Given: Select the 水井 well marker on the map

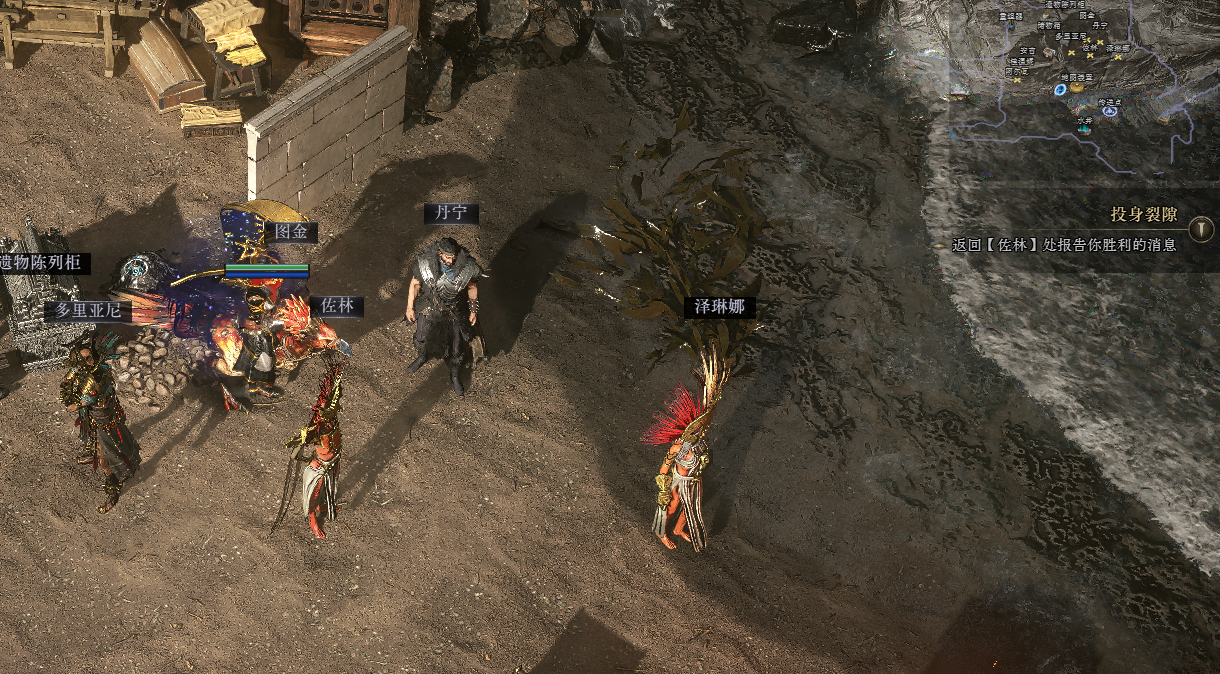Looking at the screenshot, I should pyautogui.click(x=1084, y=127).
